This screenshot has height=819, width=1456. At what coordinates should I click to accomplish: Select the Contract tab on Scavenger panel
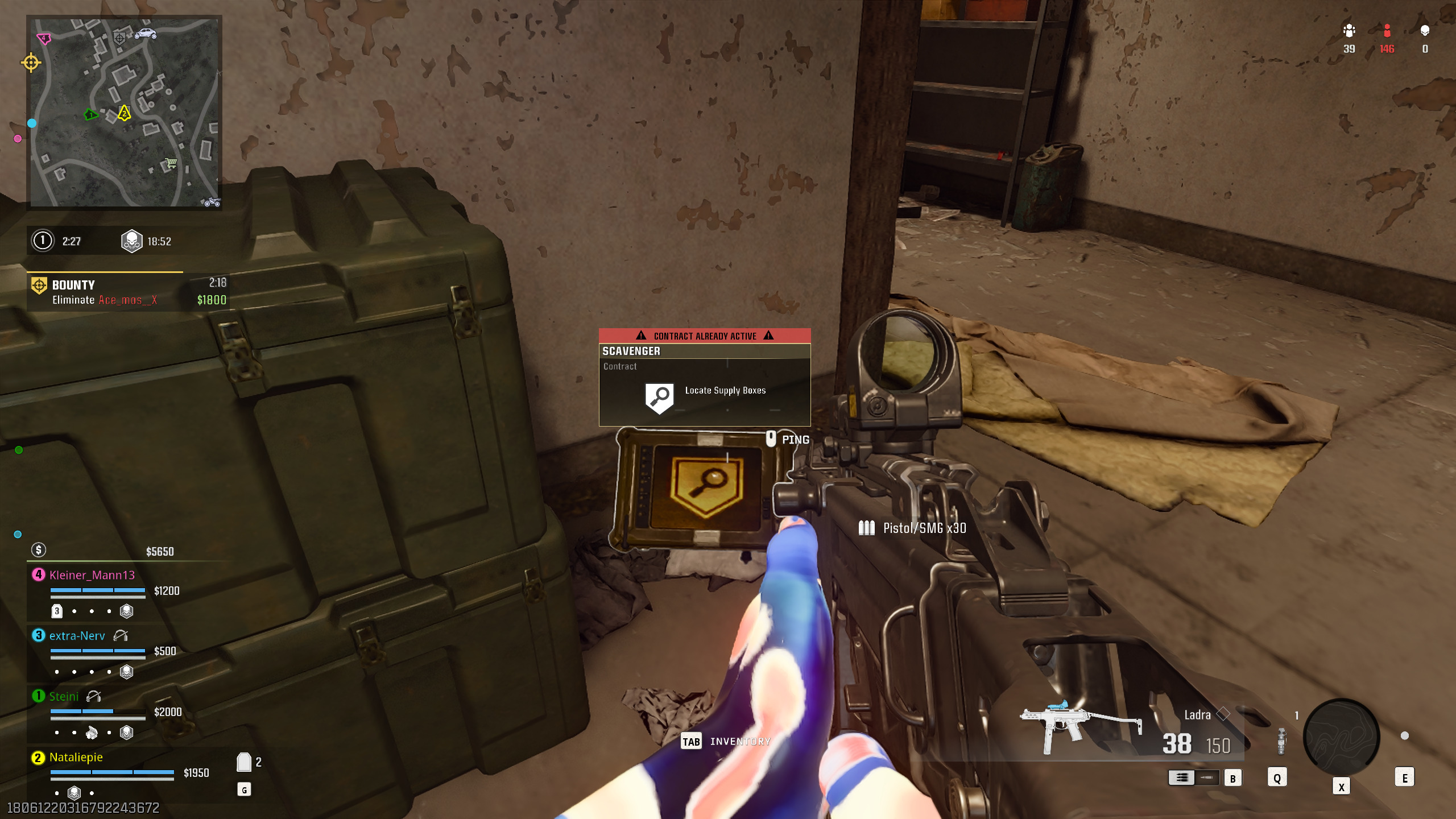pos(620,366)
